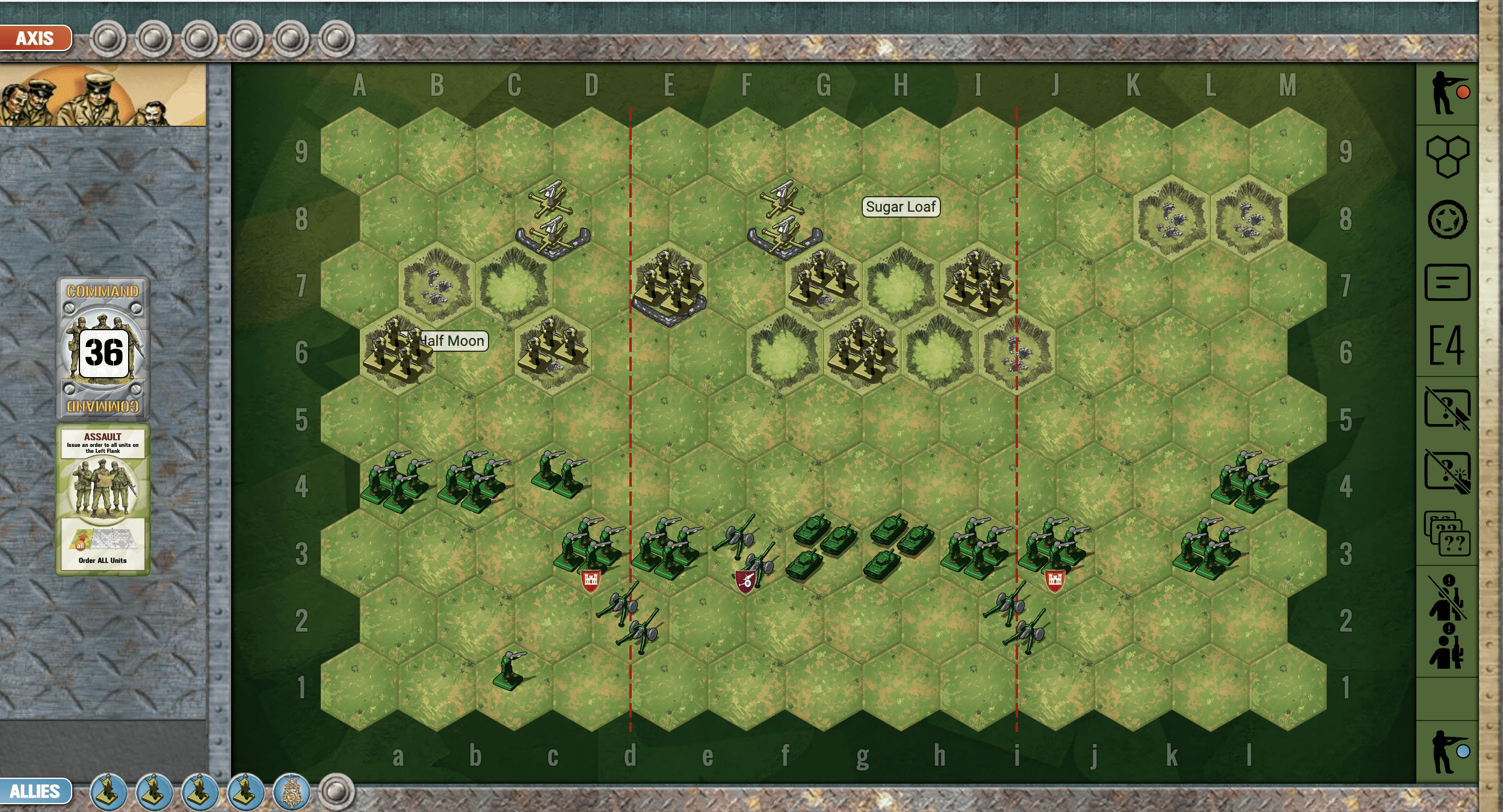Open the stacked question-mark cards icon
Image resolution: width=1503 pixels, height=812 pixels.
(1447, 534)
